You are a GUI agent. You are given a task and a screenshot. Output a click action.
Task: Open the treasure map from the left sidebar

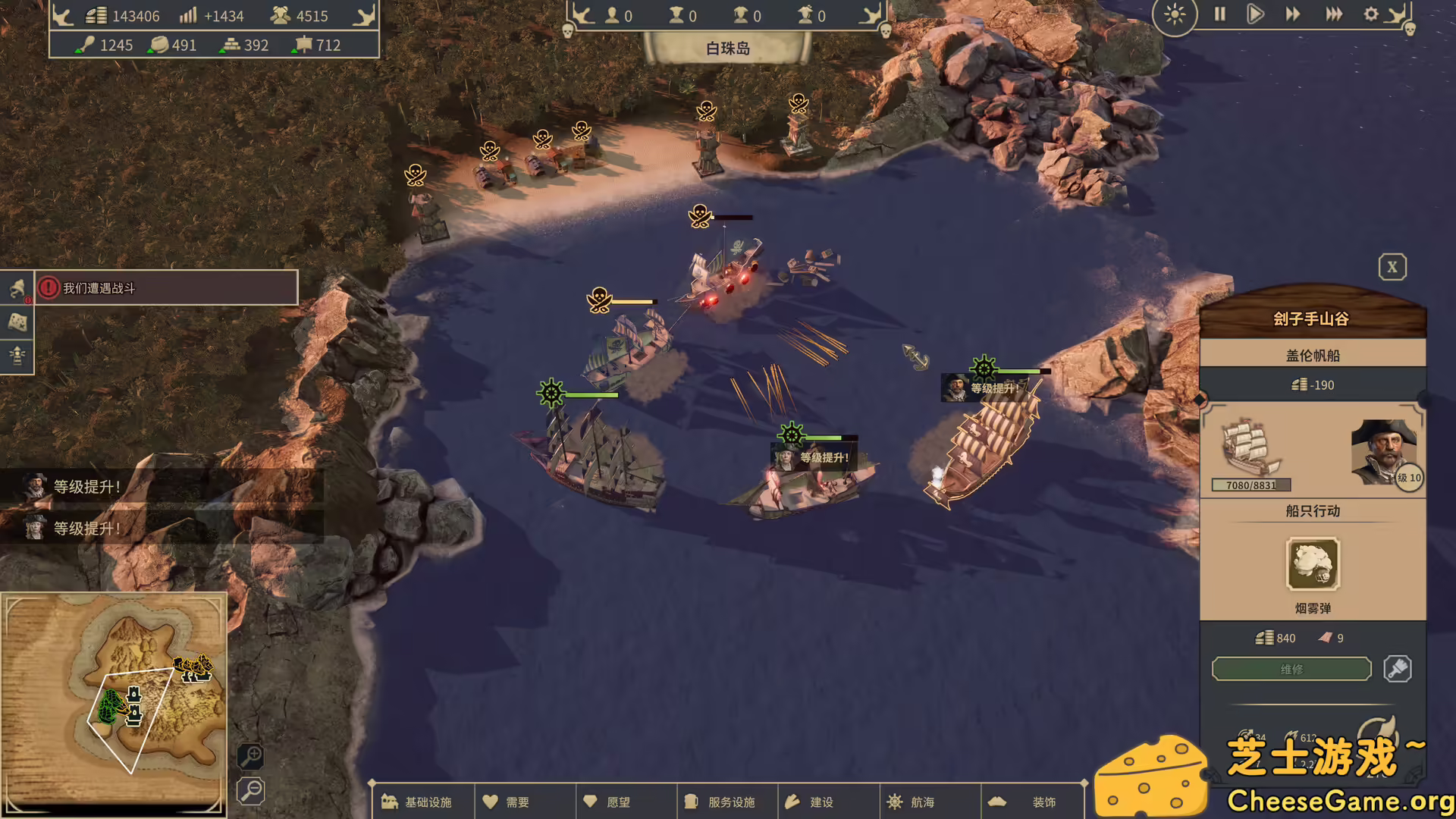pos(17,322)
